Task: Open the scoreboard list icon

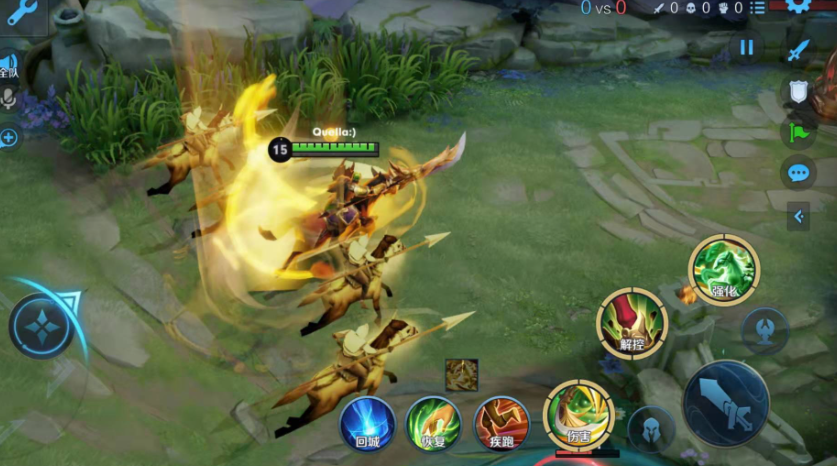Action: coord(759,8)
